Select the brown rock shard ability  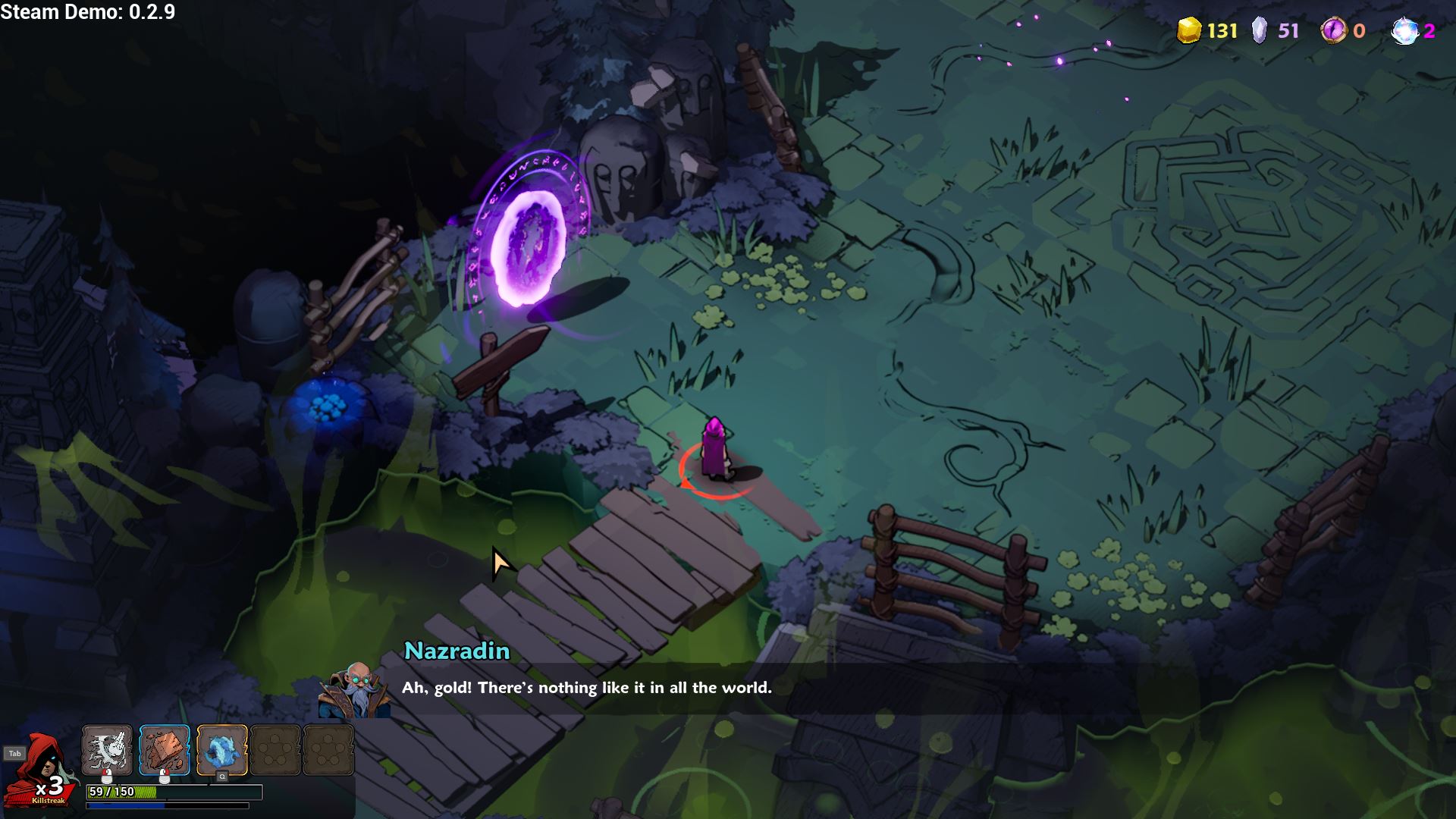pos(165,750)
